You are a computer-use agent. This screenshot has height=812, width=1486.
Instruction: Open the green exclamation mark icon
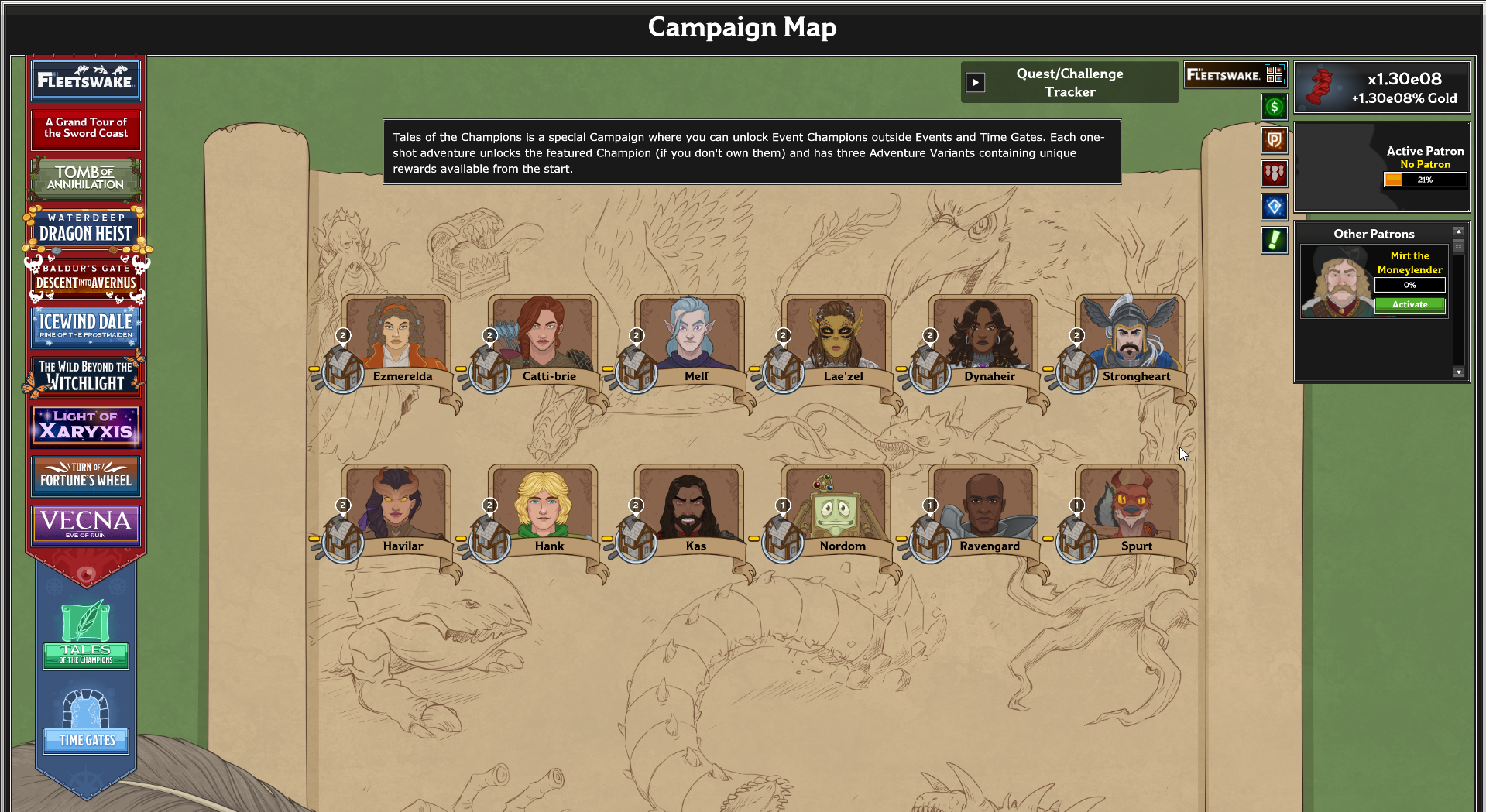click(x=1274, y=240)
